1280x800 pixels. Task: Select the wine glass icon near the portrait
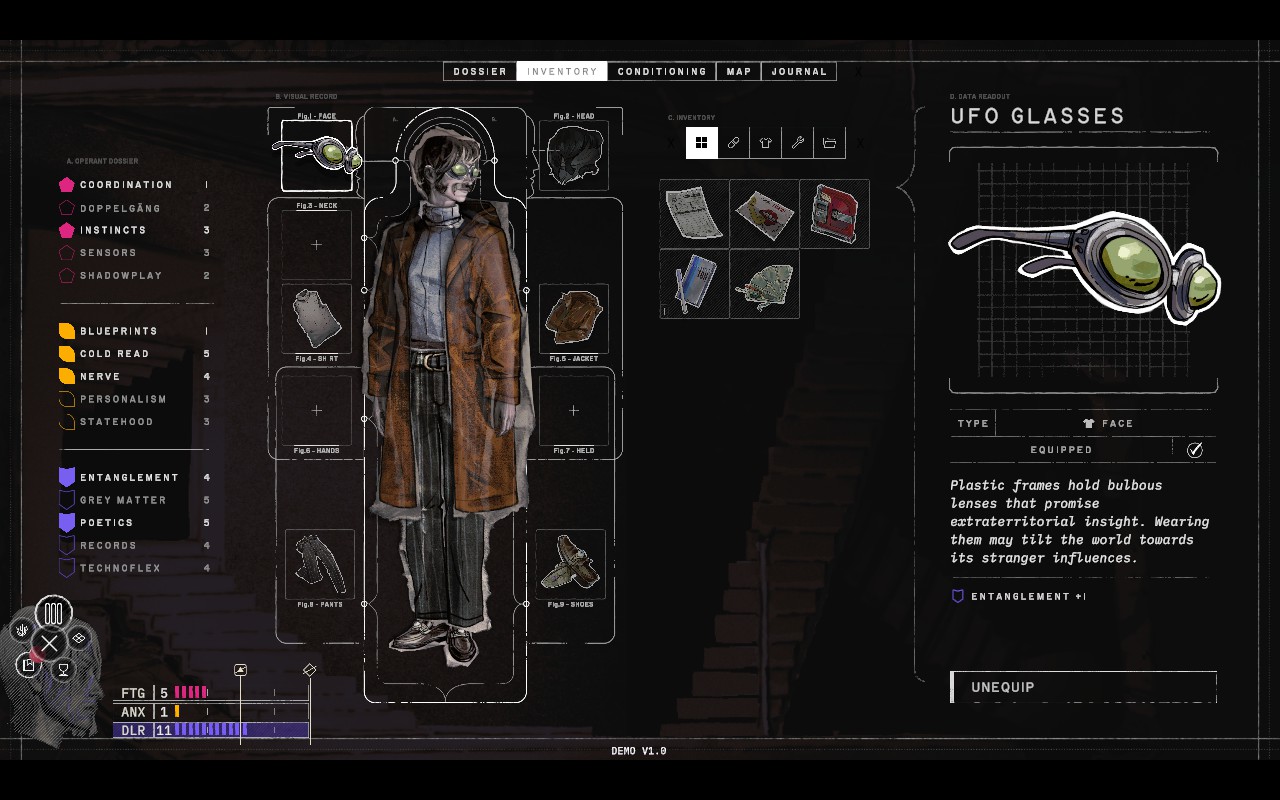pos(63,670)
